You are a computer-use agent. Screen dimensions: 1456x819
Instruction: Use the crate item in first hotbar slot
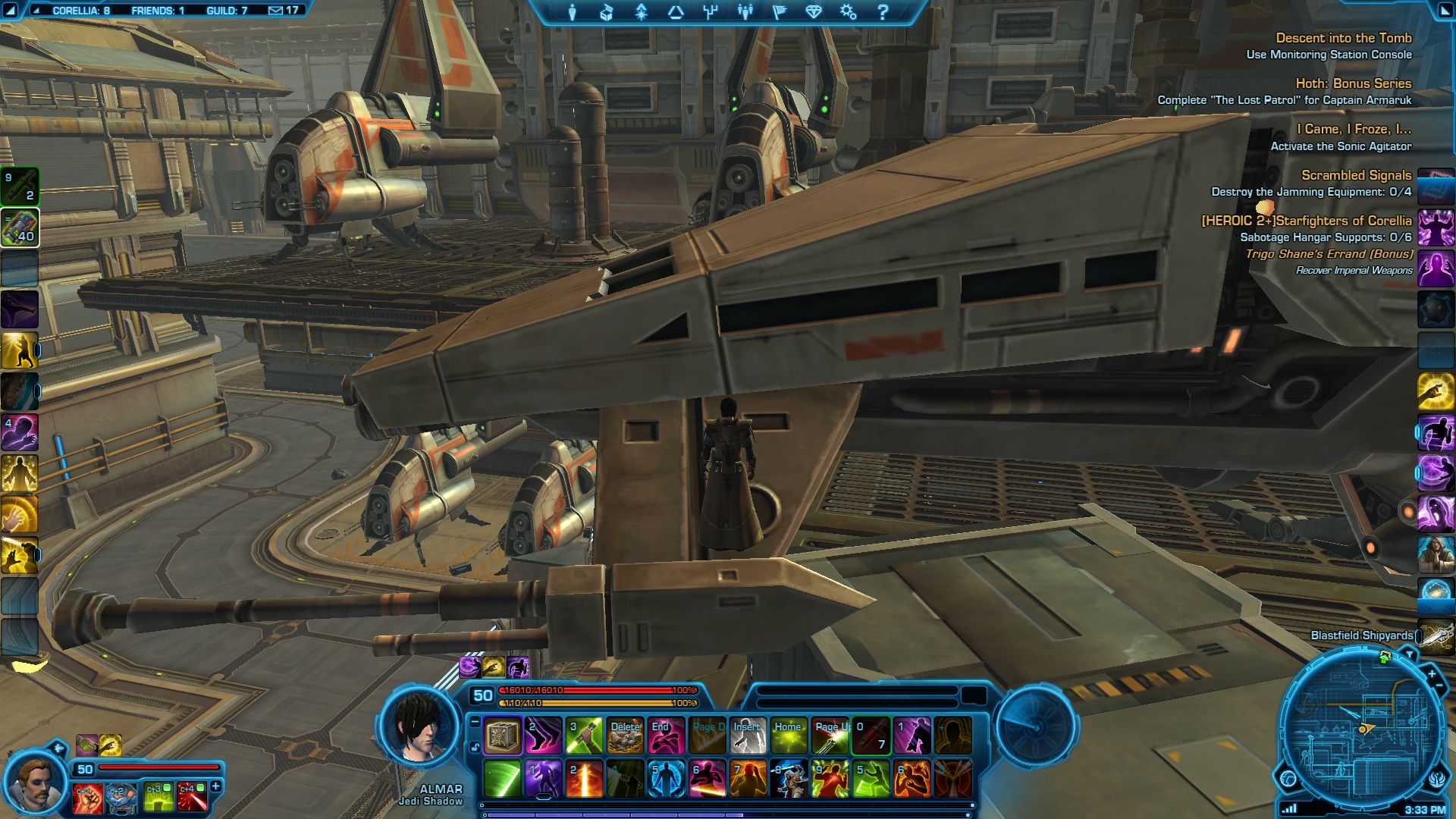tap(502, 736)
